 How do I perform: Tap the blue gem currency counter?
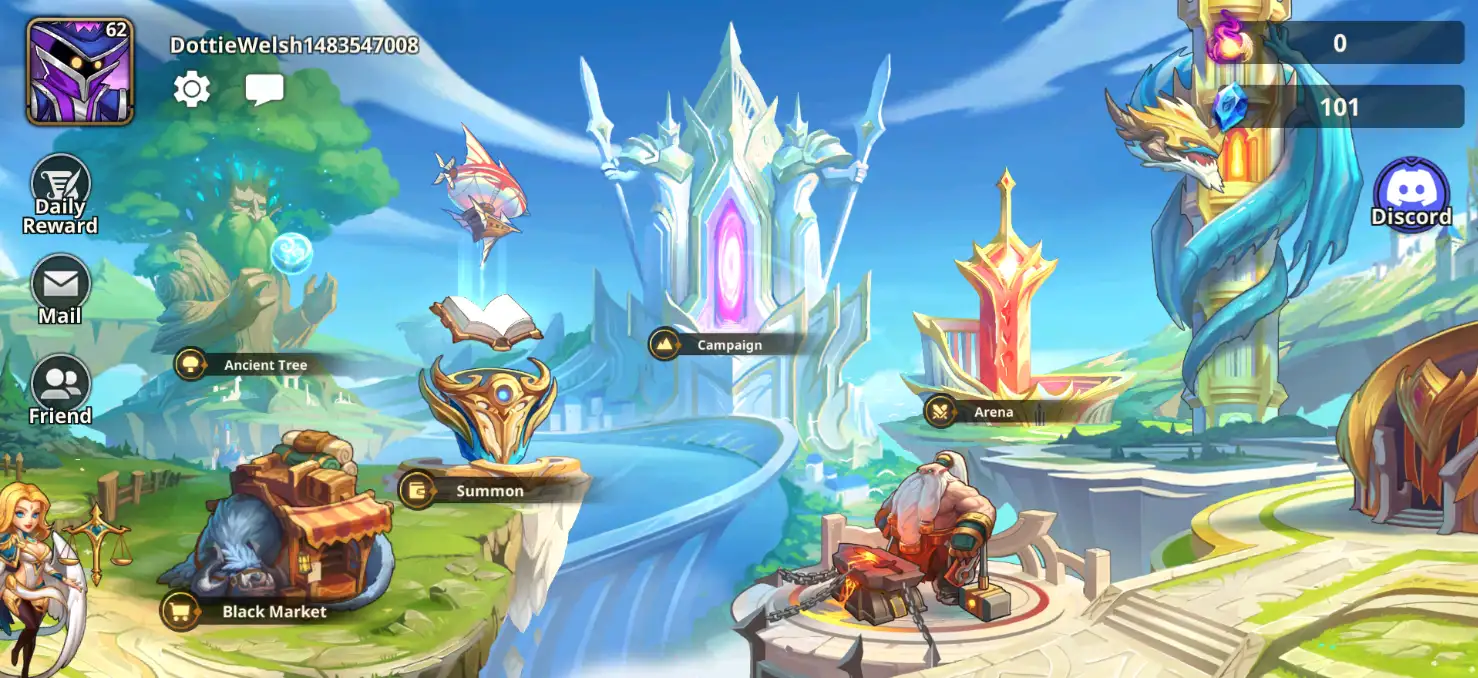(1337, 107)
